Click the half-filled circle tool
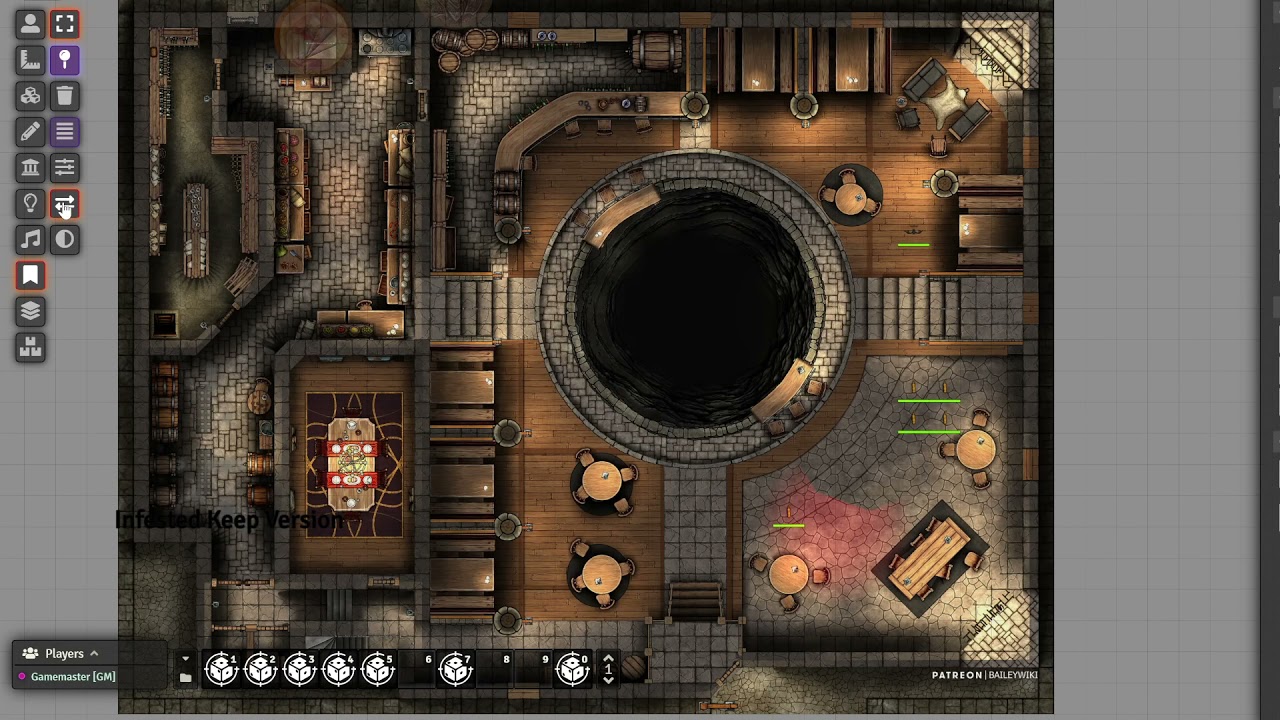Viewport: 1280px width, 720px height. click(65, 240)
